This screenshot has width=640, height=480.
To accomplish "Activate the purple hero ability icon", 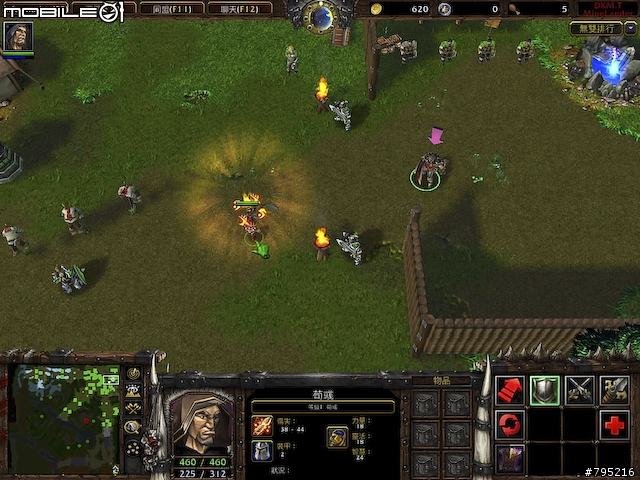I will (510, 459).
